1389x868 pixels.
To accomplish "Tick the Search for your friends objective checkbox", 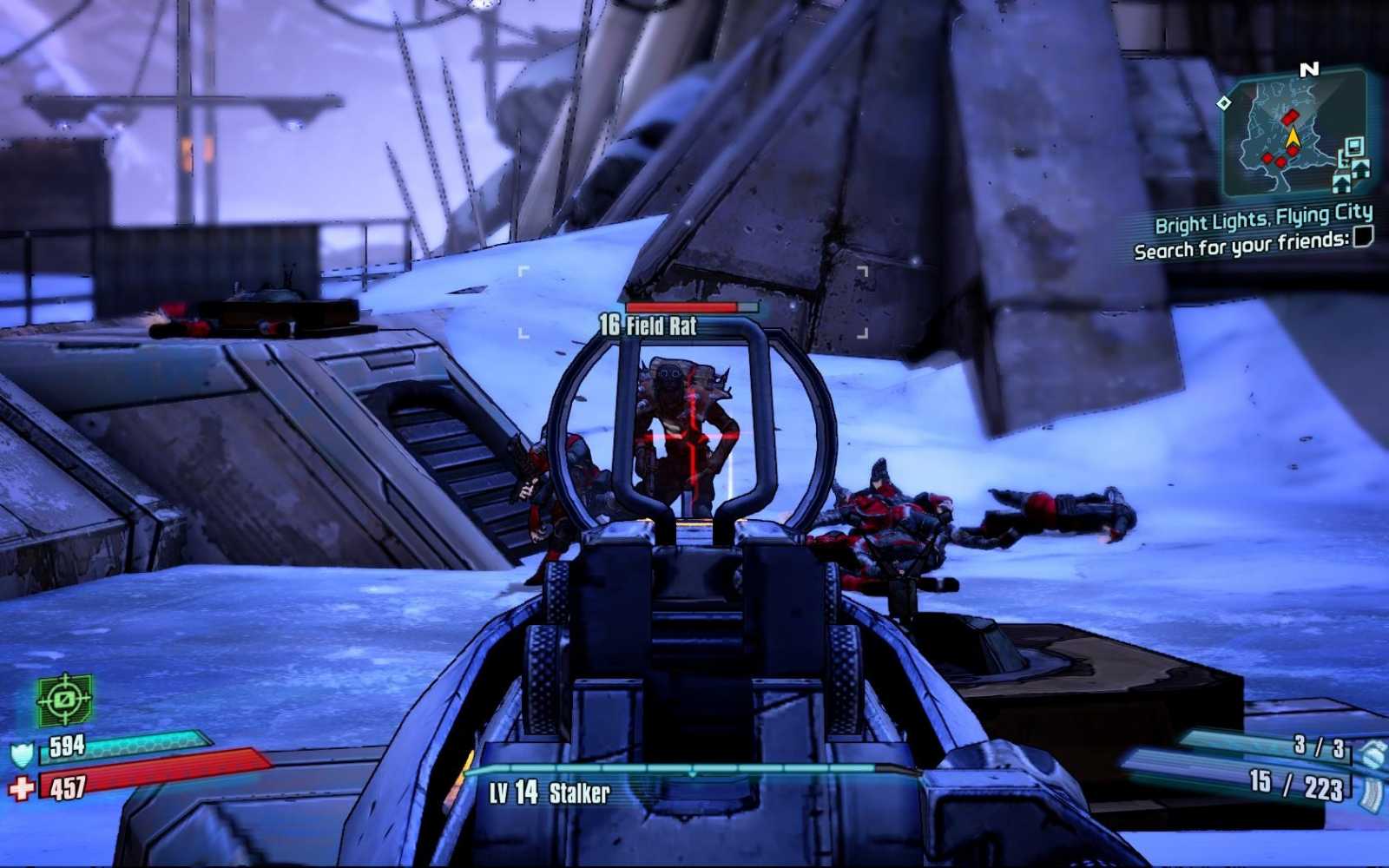I will point(1363,236).
